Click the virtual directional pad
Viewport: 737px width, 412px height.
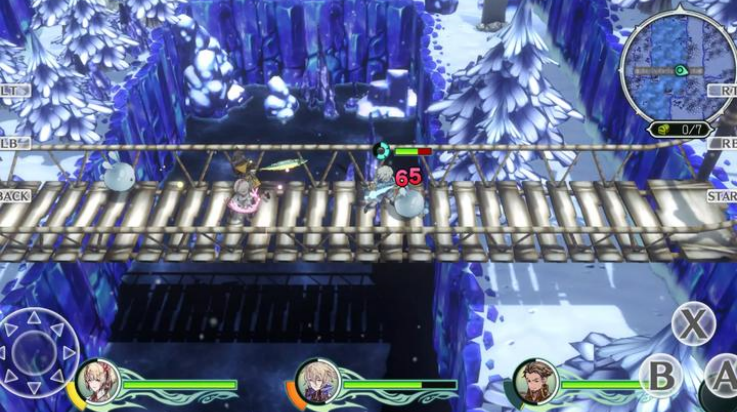pos(40,351)
